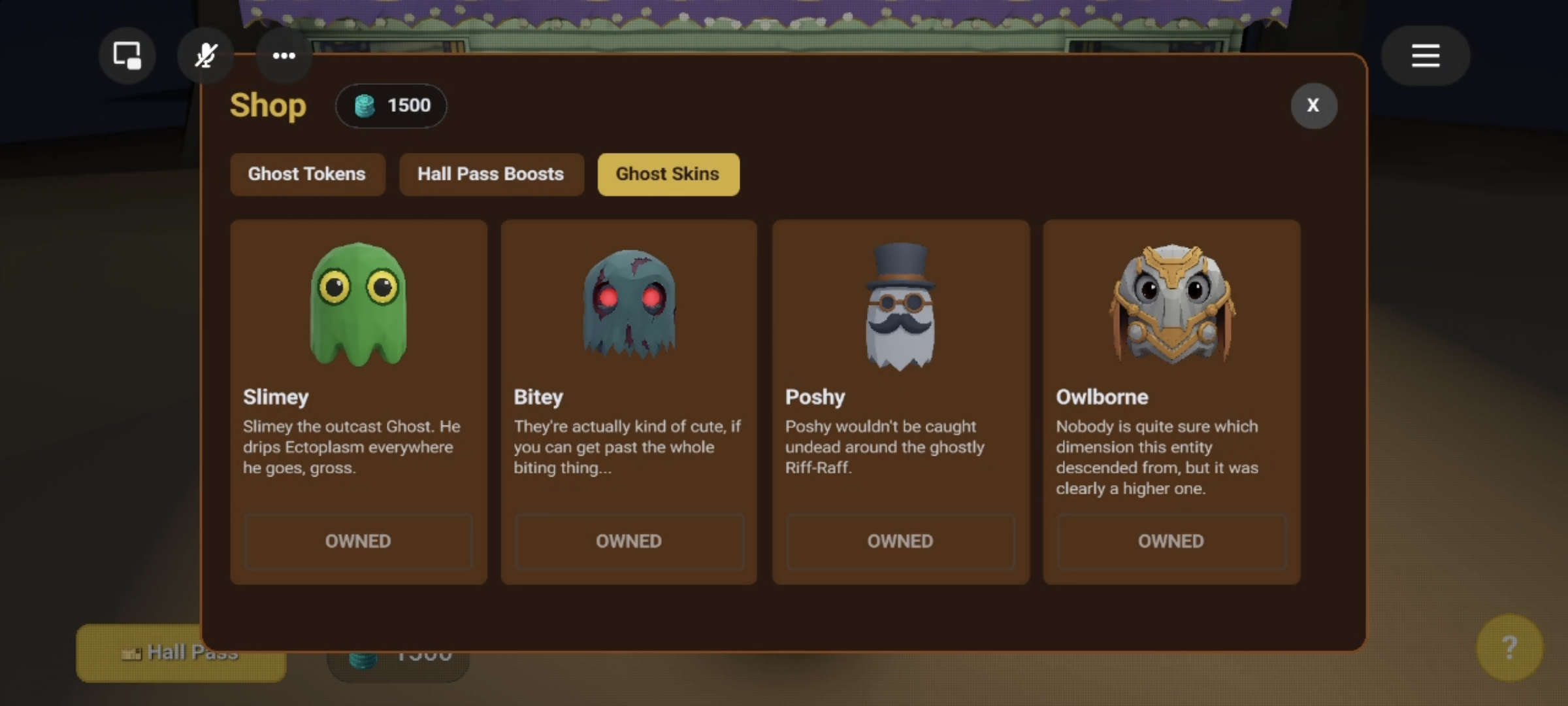Click OWNED on the Owlborne card
This screenshot has height=706, width=1568.
coord(1171,541)
